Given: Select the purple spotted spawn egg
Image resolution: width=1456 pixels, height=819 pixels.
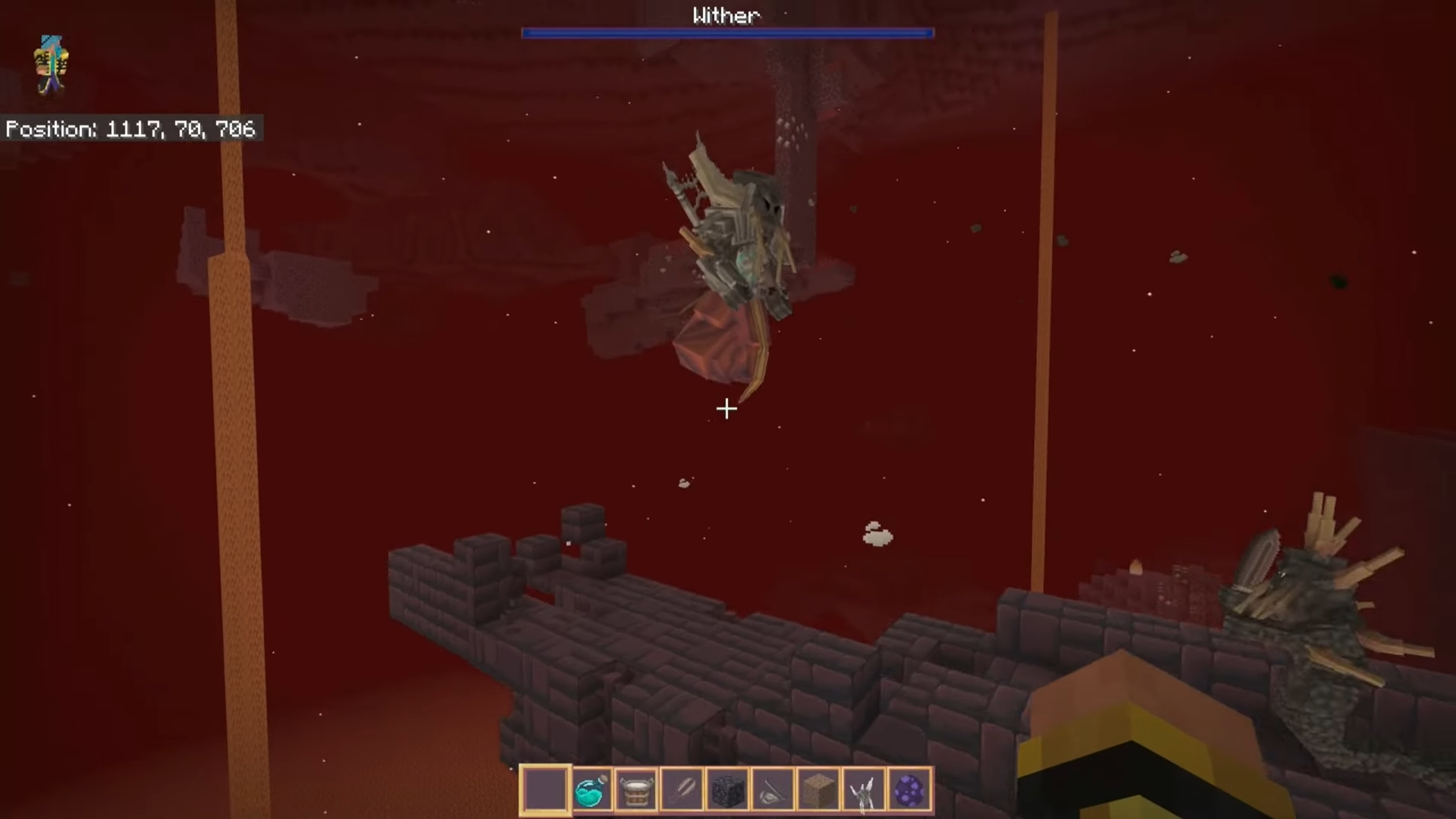Looking at the screenshot, I should click(909, 790).
